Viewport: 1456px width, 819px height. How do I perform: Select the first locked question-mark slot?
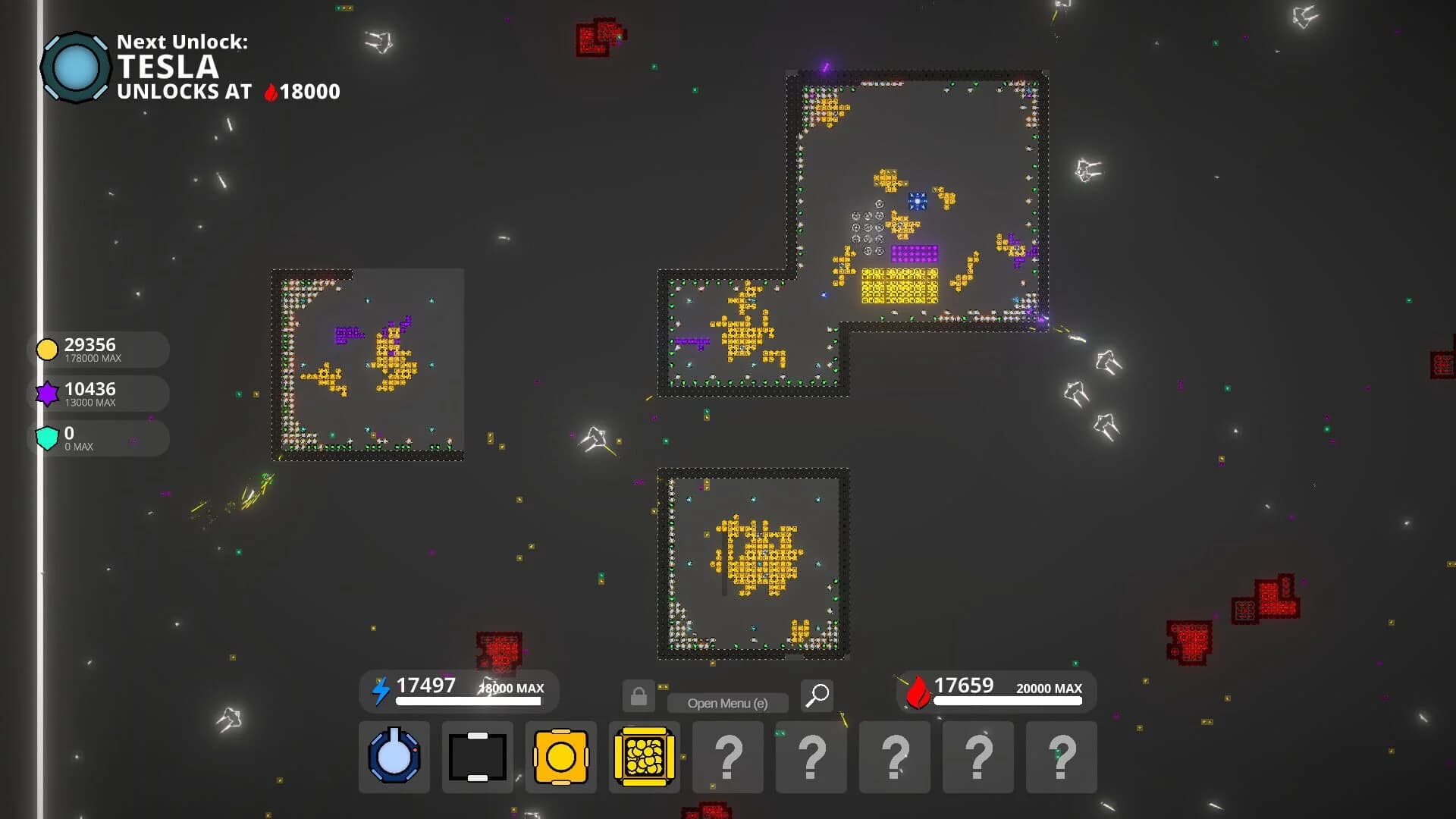[727, 757]
